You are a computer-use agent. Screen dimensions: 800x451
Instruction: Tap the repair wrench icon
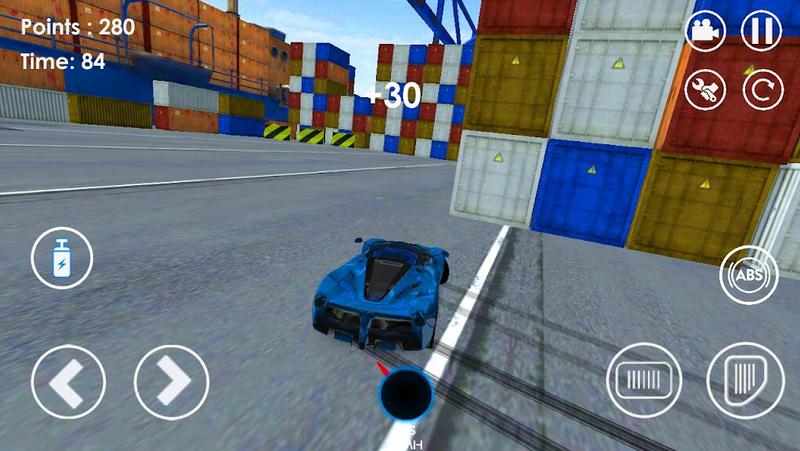point(705,90)
